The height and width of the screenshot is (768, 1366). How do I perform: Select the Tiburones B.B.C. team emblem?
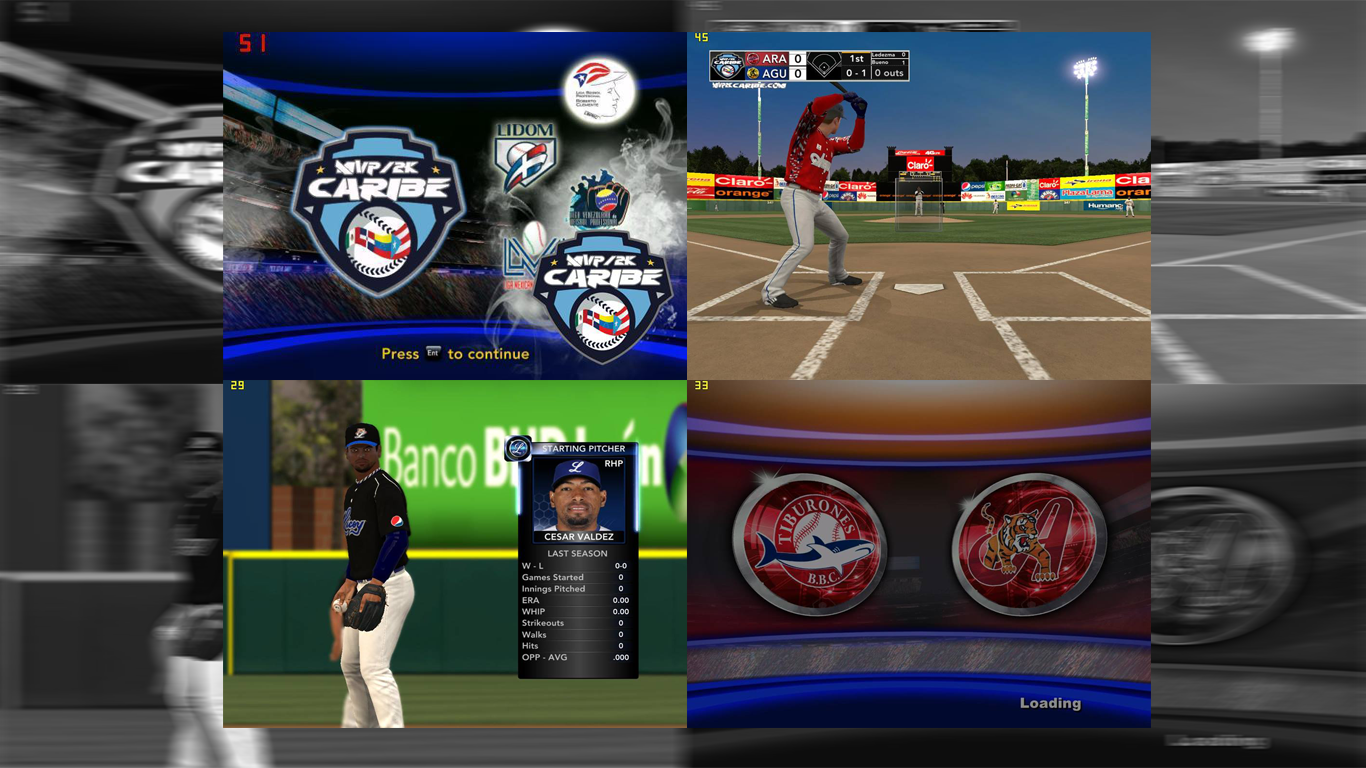coord(809,544)
